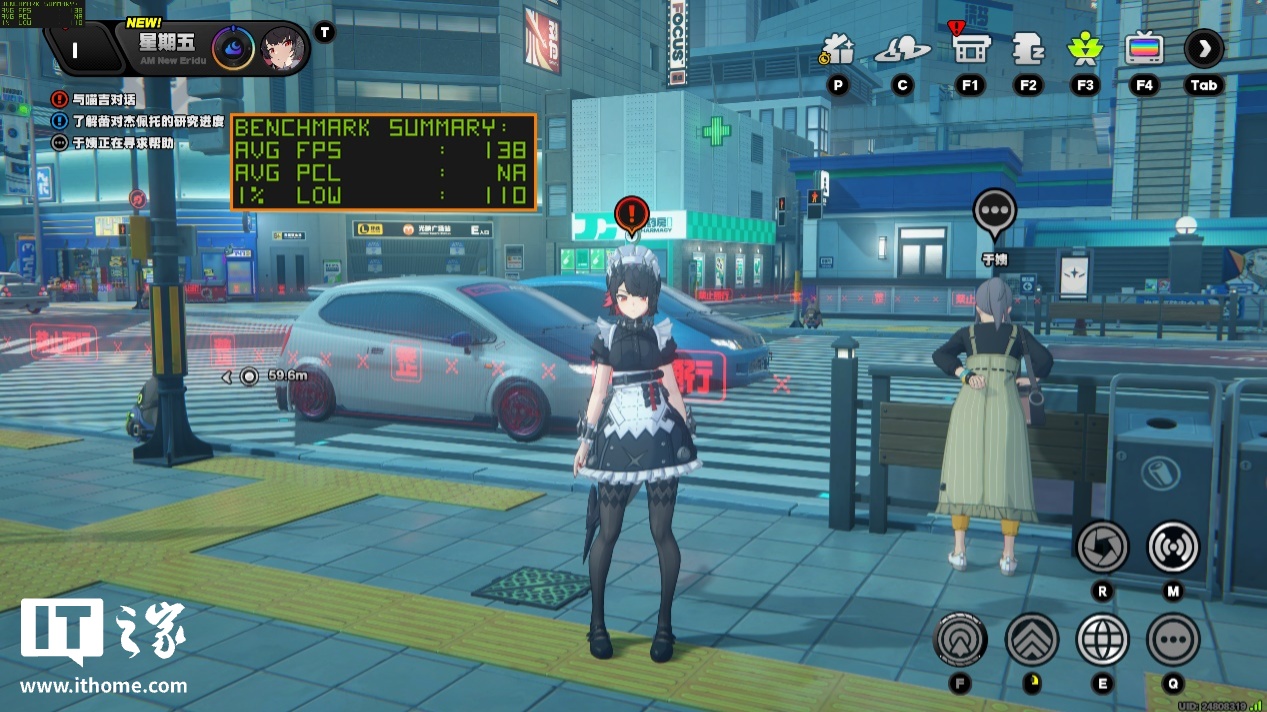Viewport: 1267px width, 712px height.
Task: Open the camera shutter photo mode
Action: 1102,547
